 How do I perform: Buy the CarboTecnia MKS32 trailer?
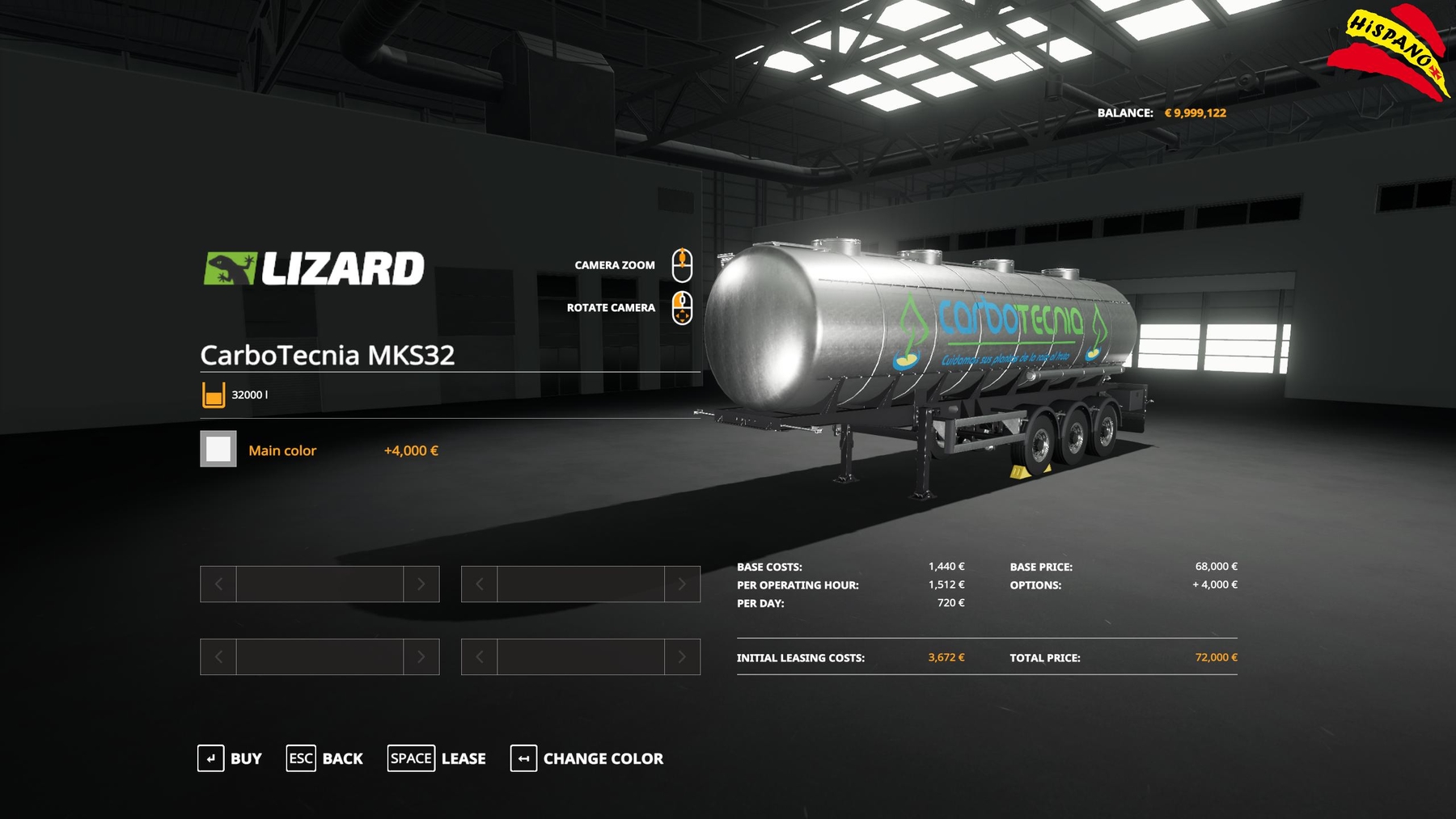[231, 758]
